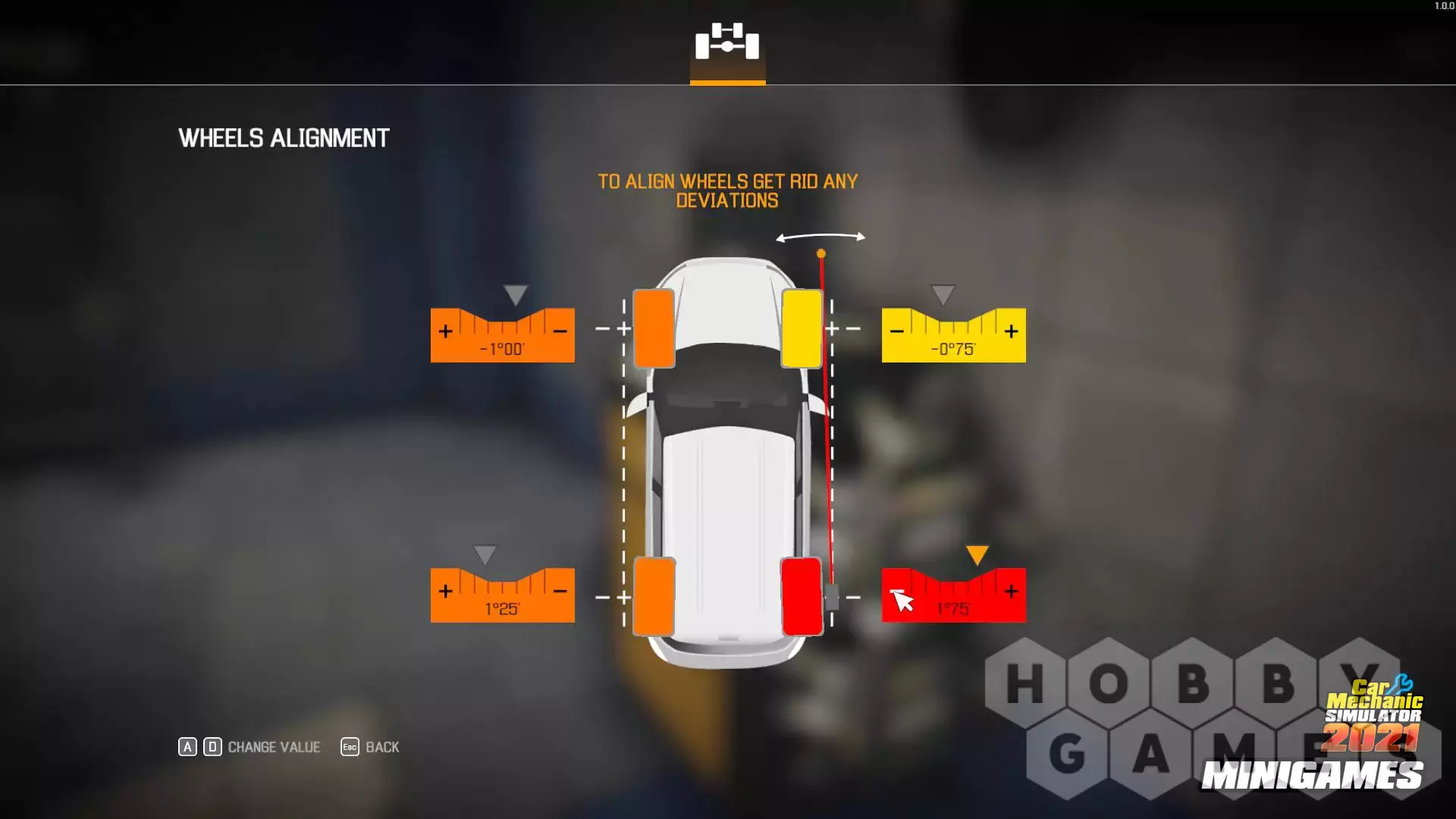This screenshot has width=1456, height=819.
Task: Hit the plus on the 1°25' gauge
Action: coord(446,591)
